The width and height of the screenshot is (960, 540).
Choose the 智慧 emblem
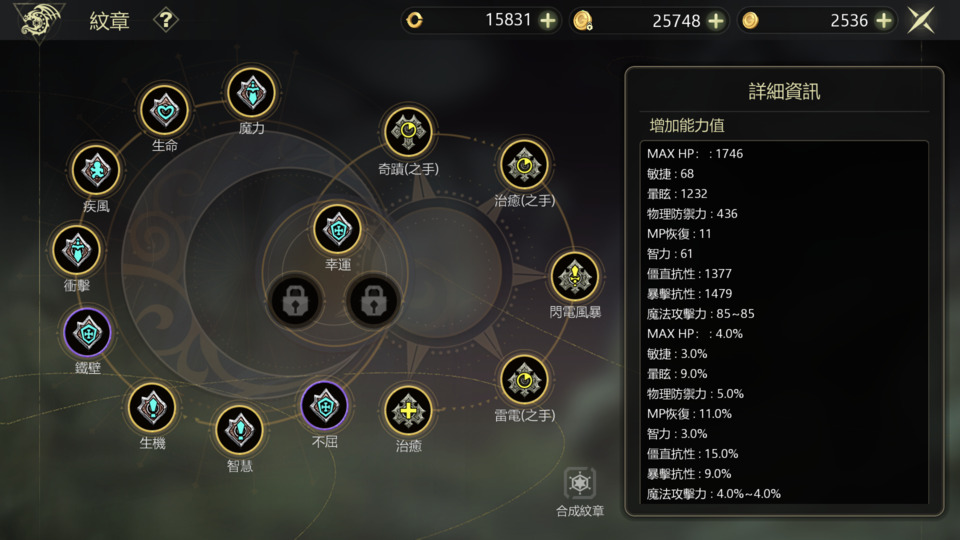(240, 430)
